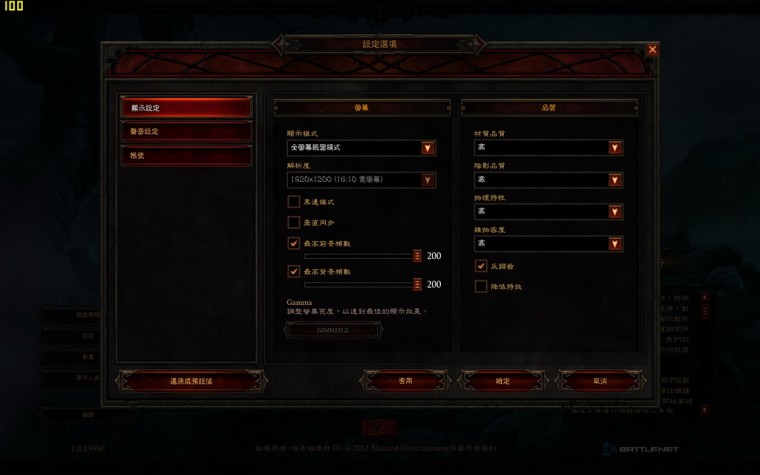Toggle the 黑邊模式 letterbox checkbox
The image size is (760, 475).
pyautogui.click(x=294, y=202)
